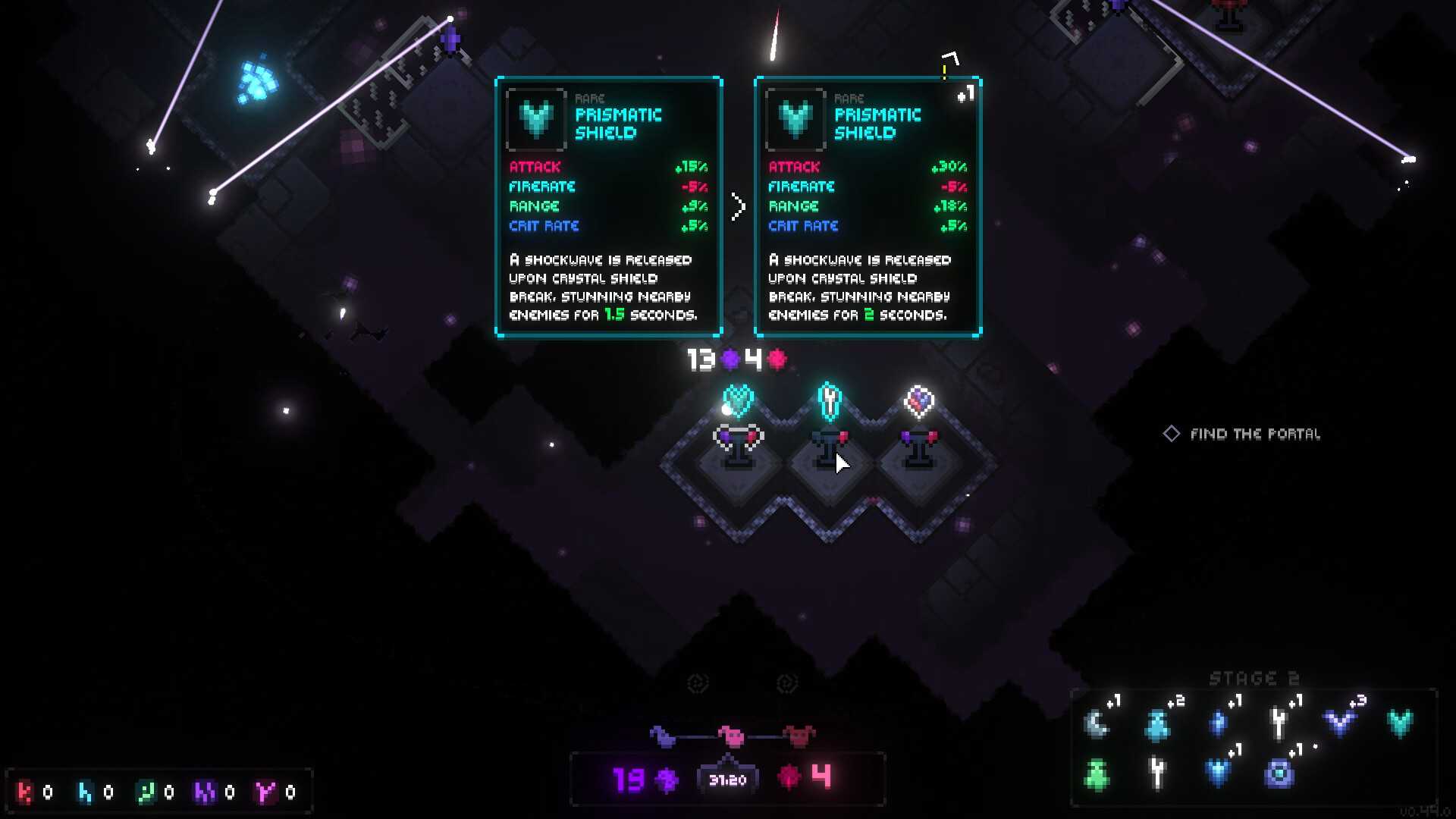Select the cyan Prismatic Shield on the pedestal
This screenshot has height=819, width=1456.
coord(738,400)
